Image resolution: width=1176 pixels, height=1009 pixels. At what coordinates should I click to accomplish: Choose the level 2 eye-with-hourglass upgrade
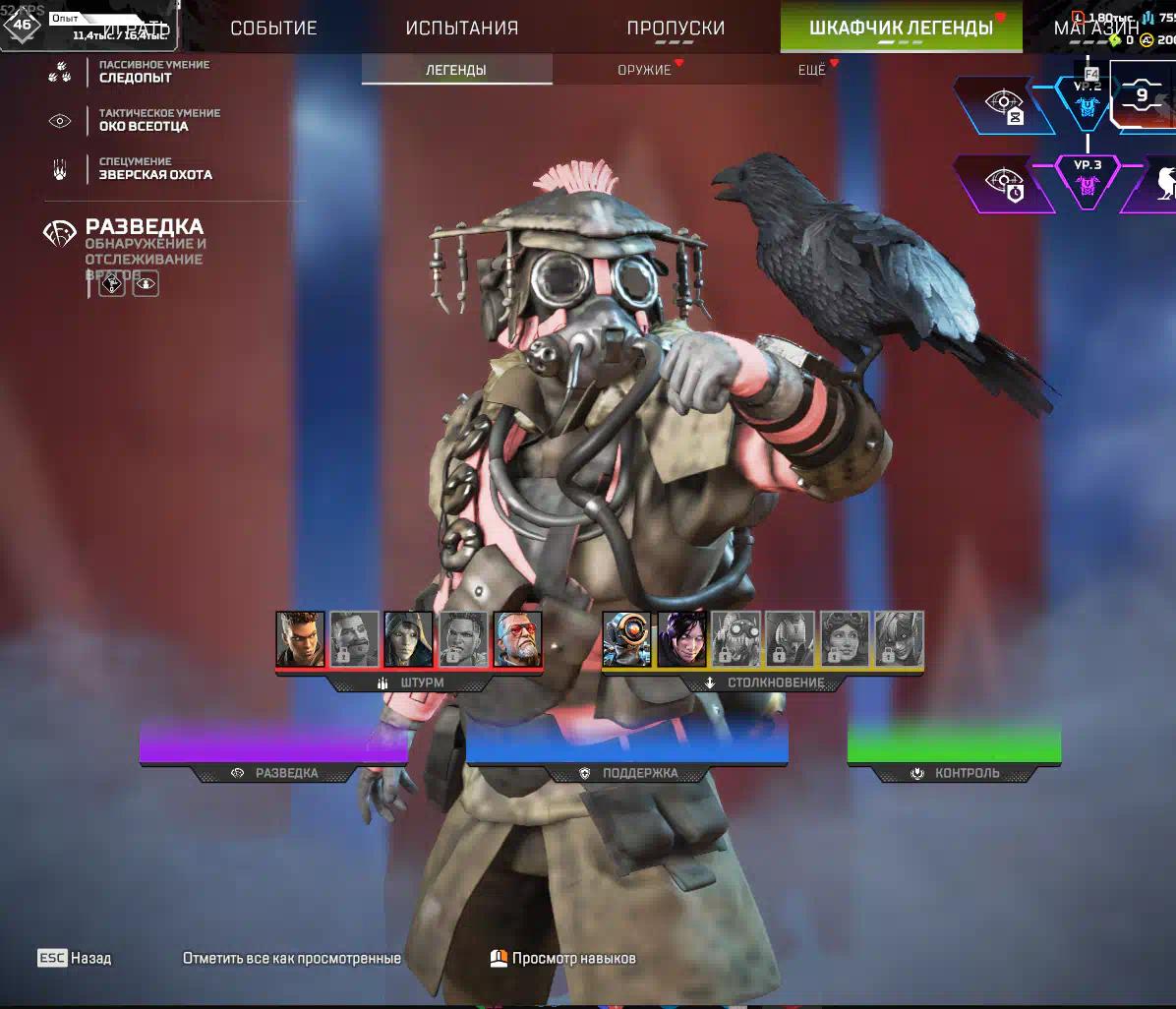pos(1001,105)
